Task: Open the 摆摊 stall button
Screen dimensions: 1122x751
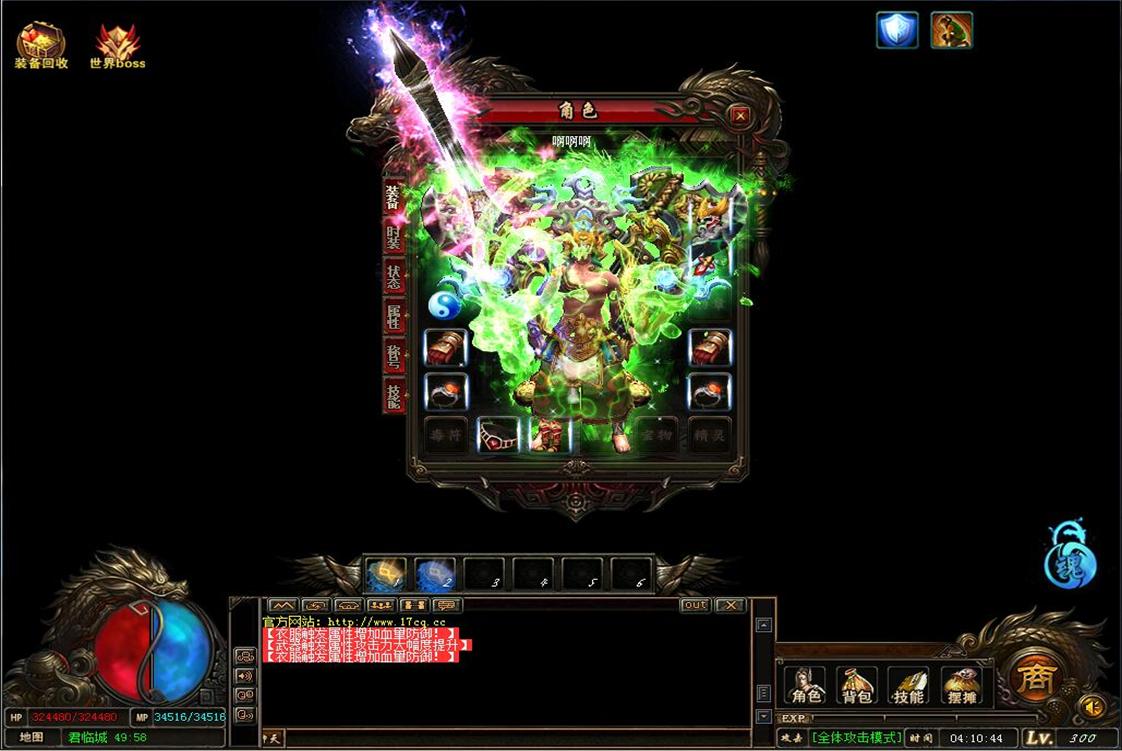Action: (x=961, y=685)
